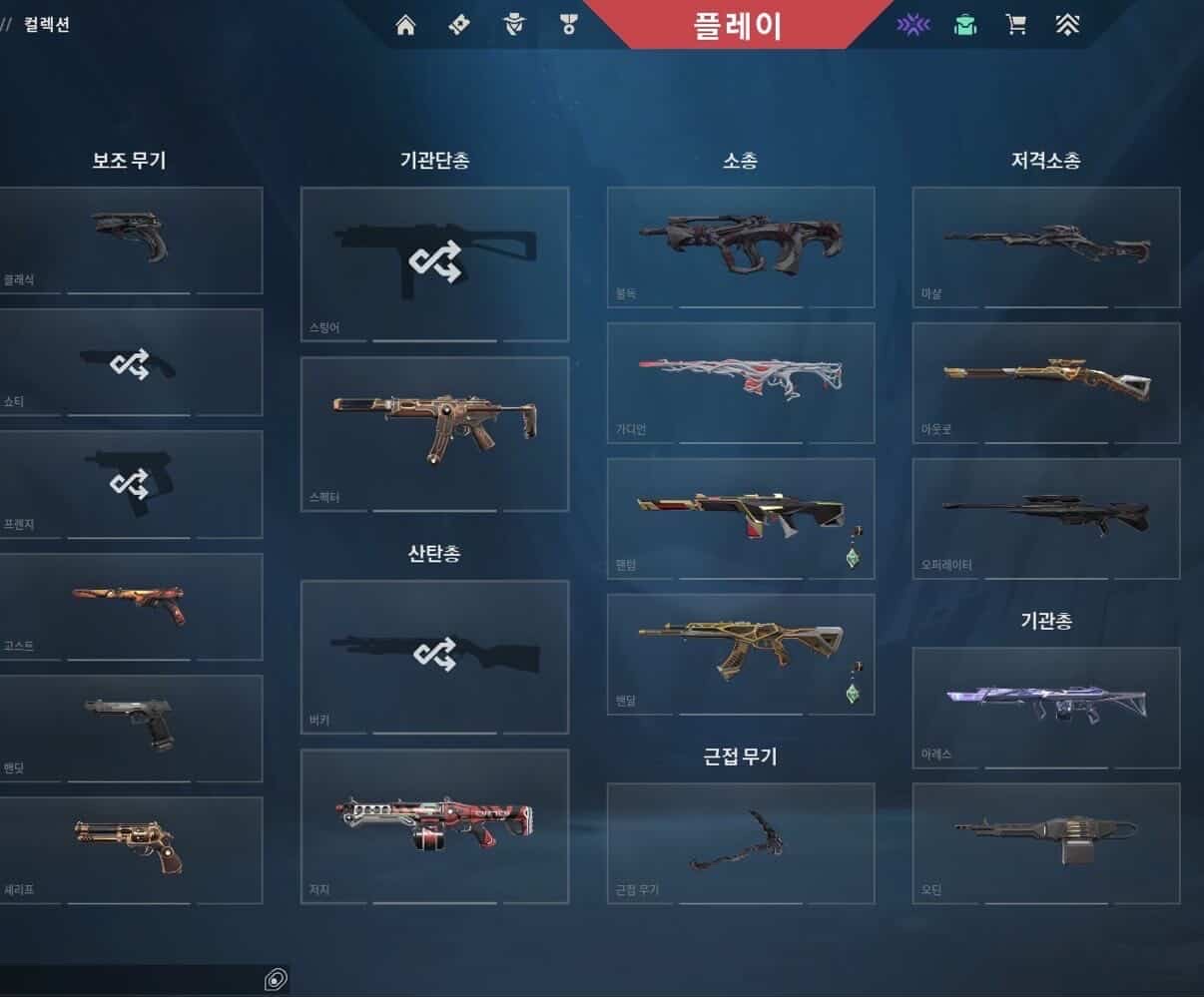Open the store cart icon
This screenshot has height=997, width=1204.
pos(1016,25)
